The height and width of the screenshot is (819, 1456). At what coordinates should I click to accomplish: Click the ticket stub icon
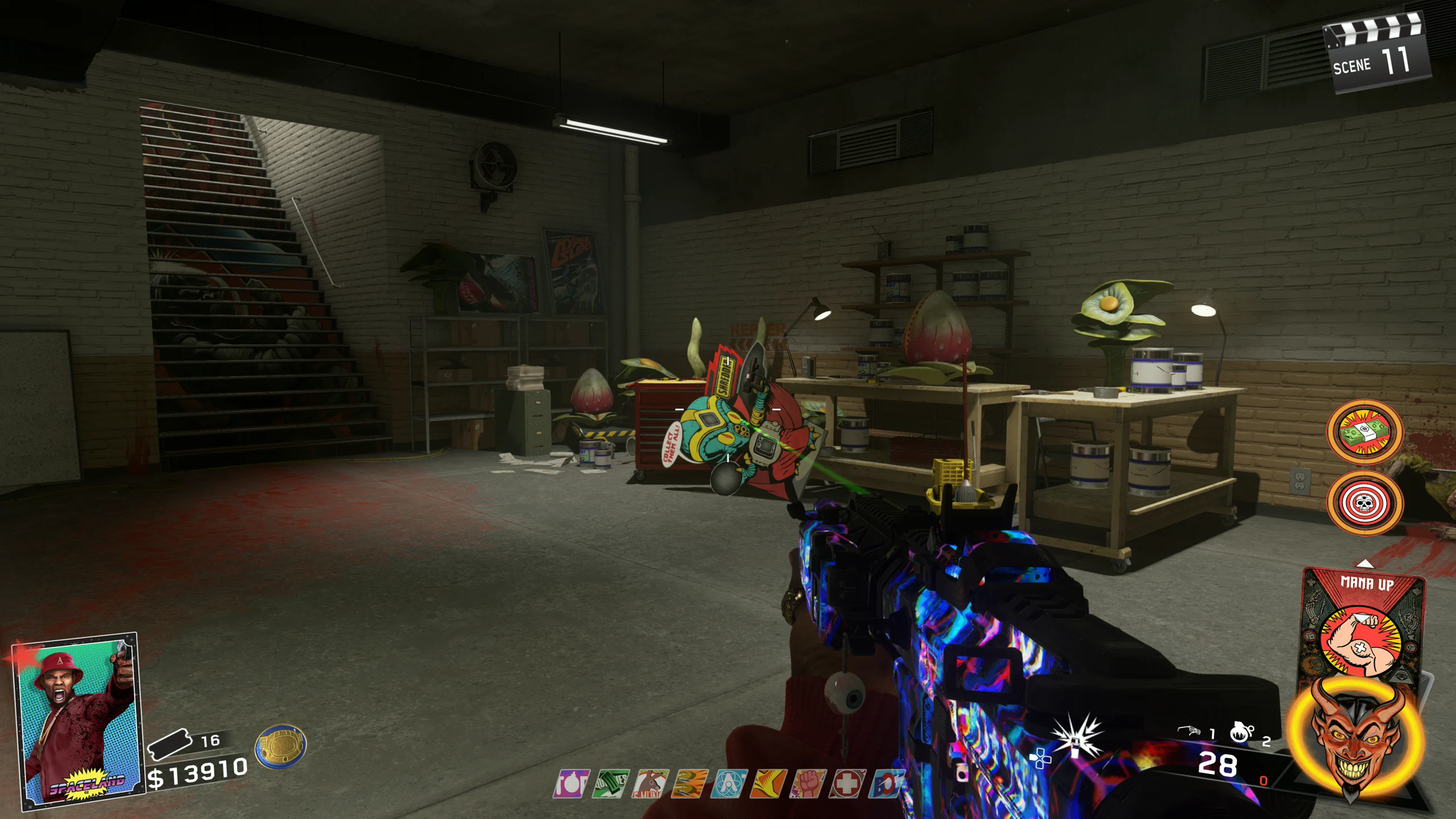tap(169, 743)
